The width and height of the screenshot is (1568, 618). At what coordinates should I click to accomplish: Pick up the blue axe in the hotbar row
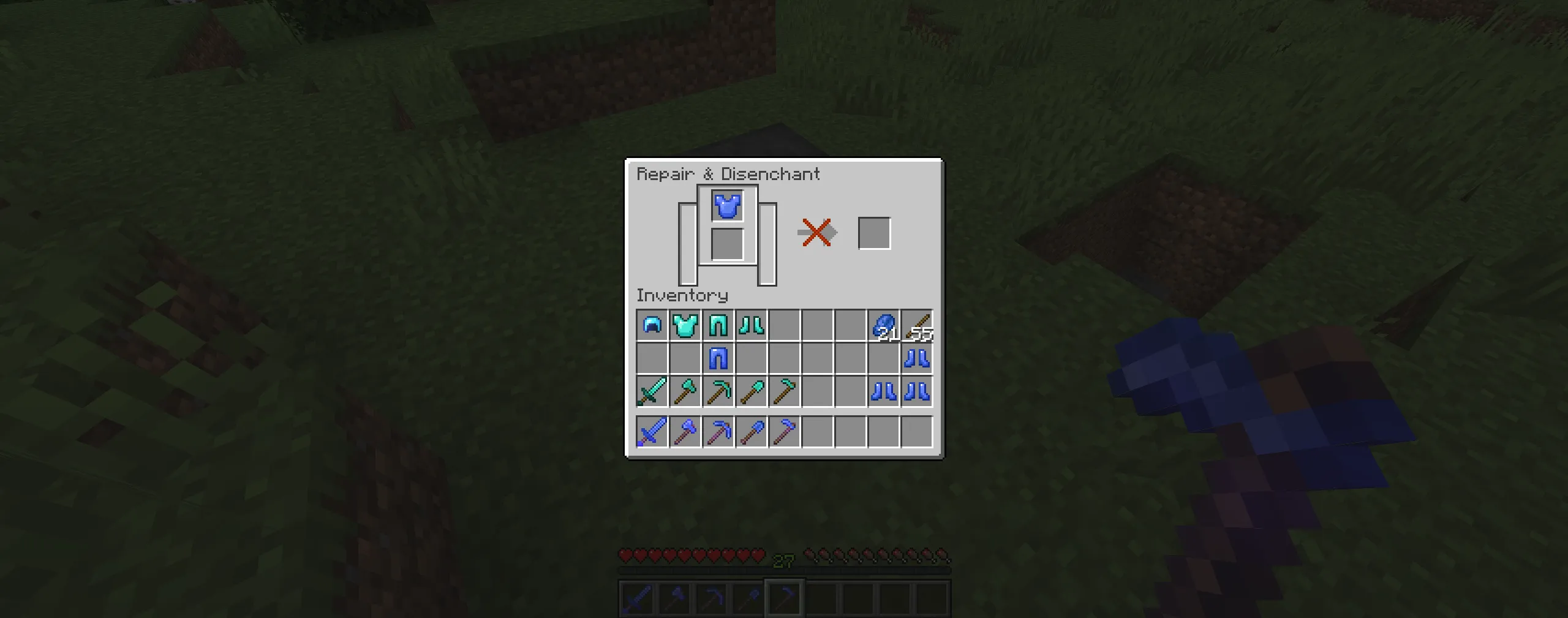685,431
